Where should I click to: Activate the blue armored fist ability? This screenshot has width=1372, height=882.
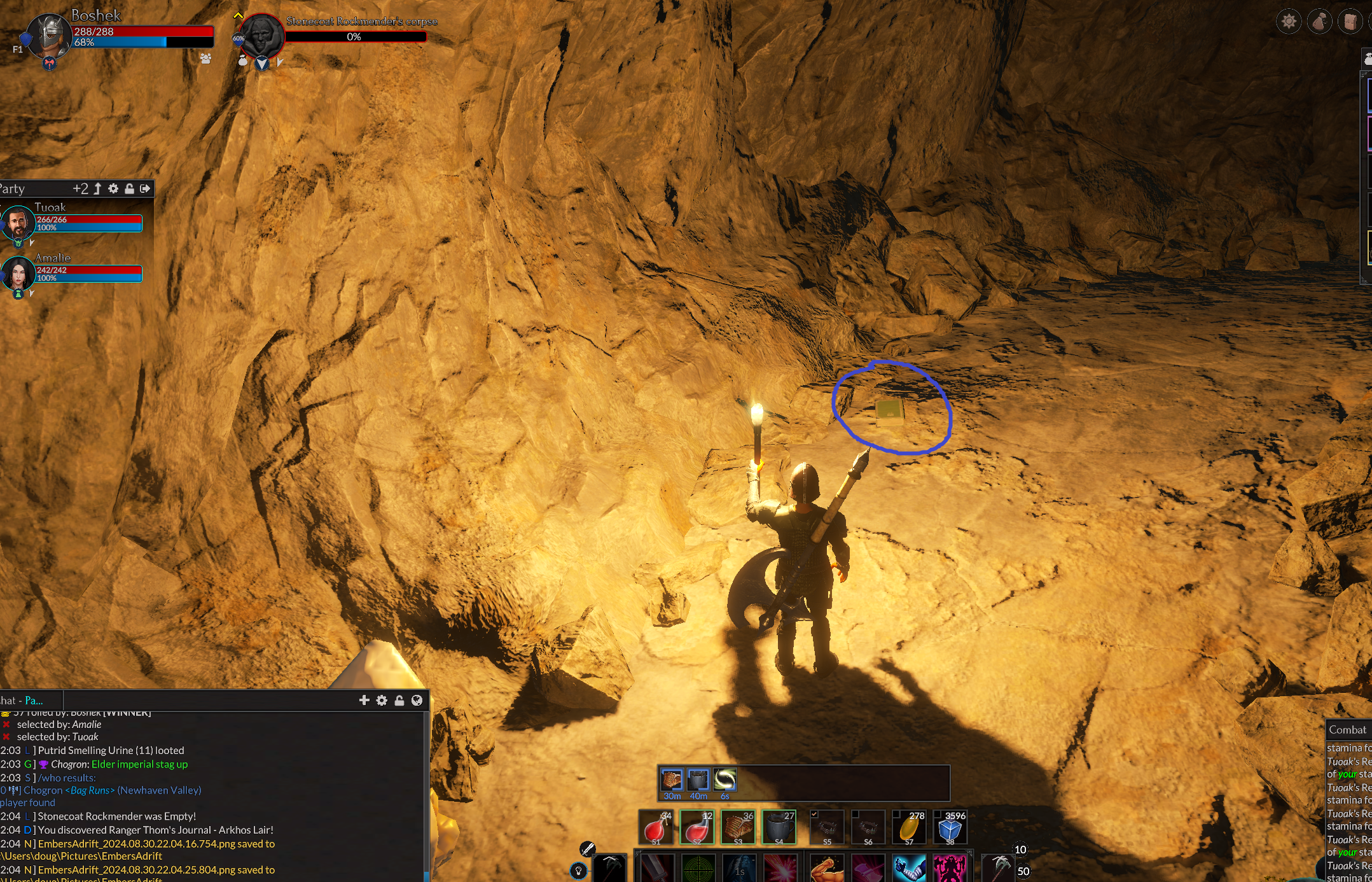click(x=909, y=868)
